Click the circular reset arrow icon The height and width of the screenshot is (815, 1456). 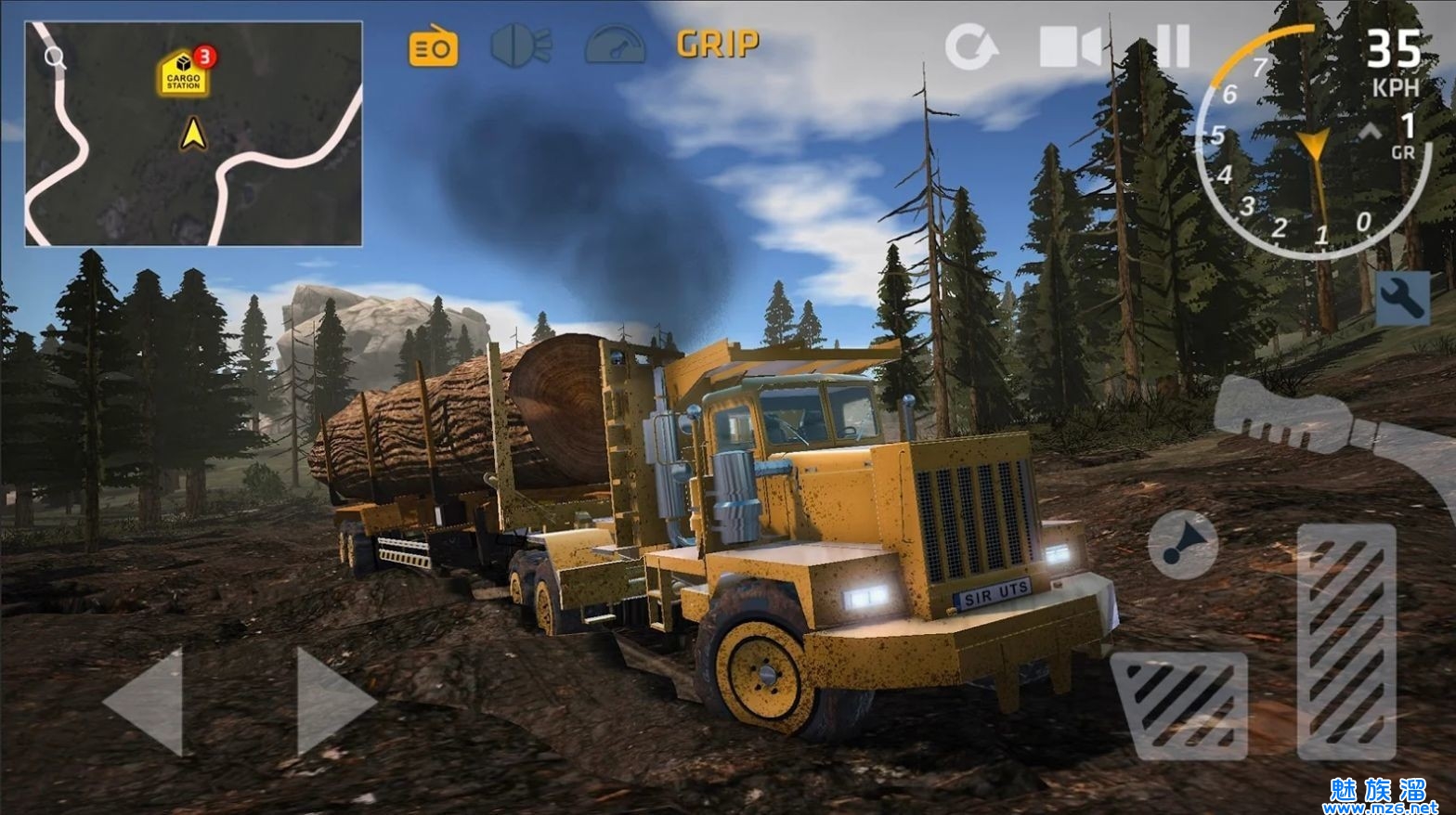[969, 46]
